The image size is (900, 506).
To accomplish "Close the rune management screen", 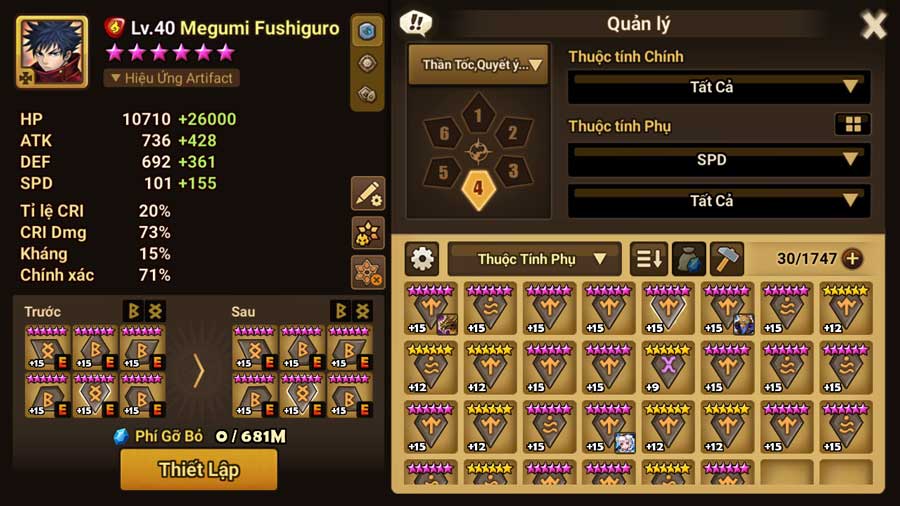I will 873,25.
